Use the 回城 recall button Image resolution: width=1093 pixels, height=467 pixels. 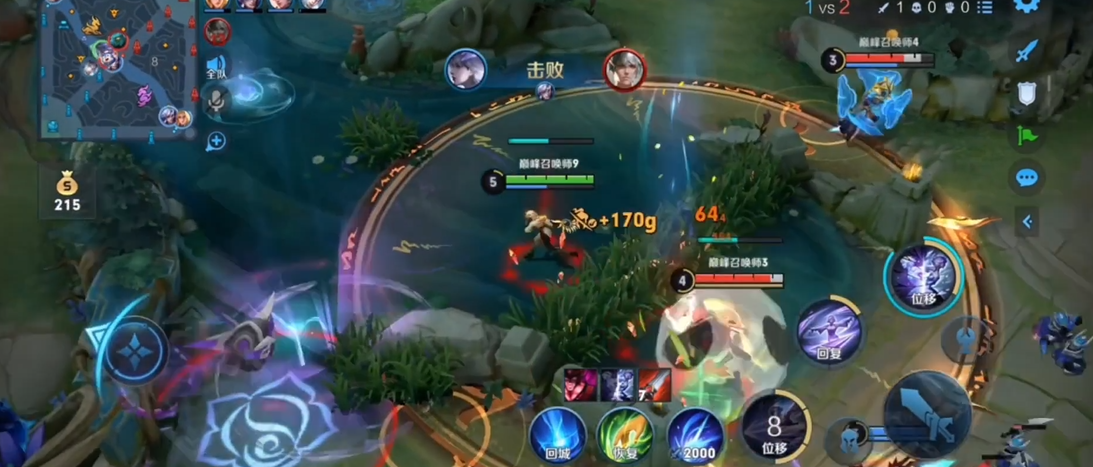[558, 436]
